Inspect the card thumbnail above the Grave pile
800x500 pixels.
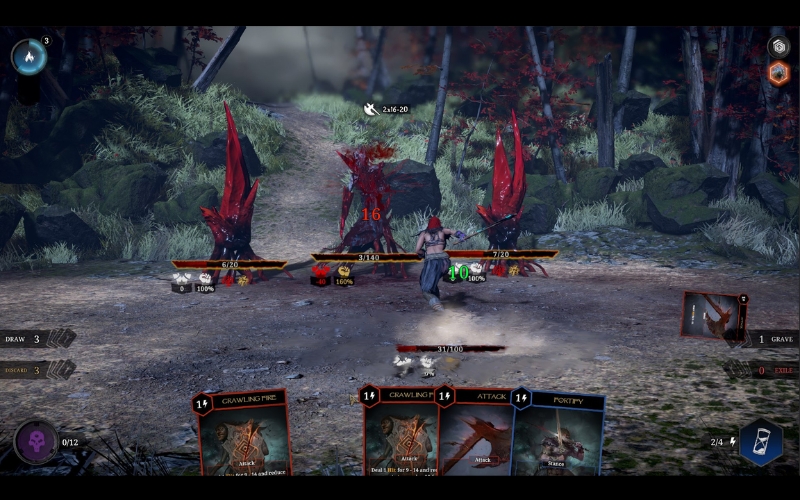pos(714,315)
